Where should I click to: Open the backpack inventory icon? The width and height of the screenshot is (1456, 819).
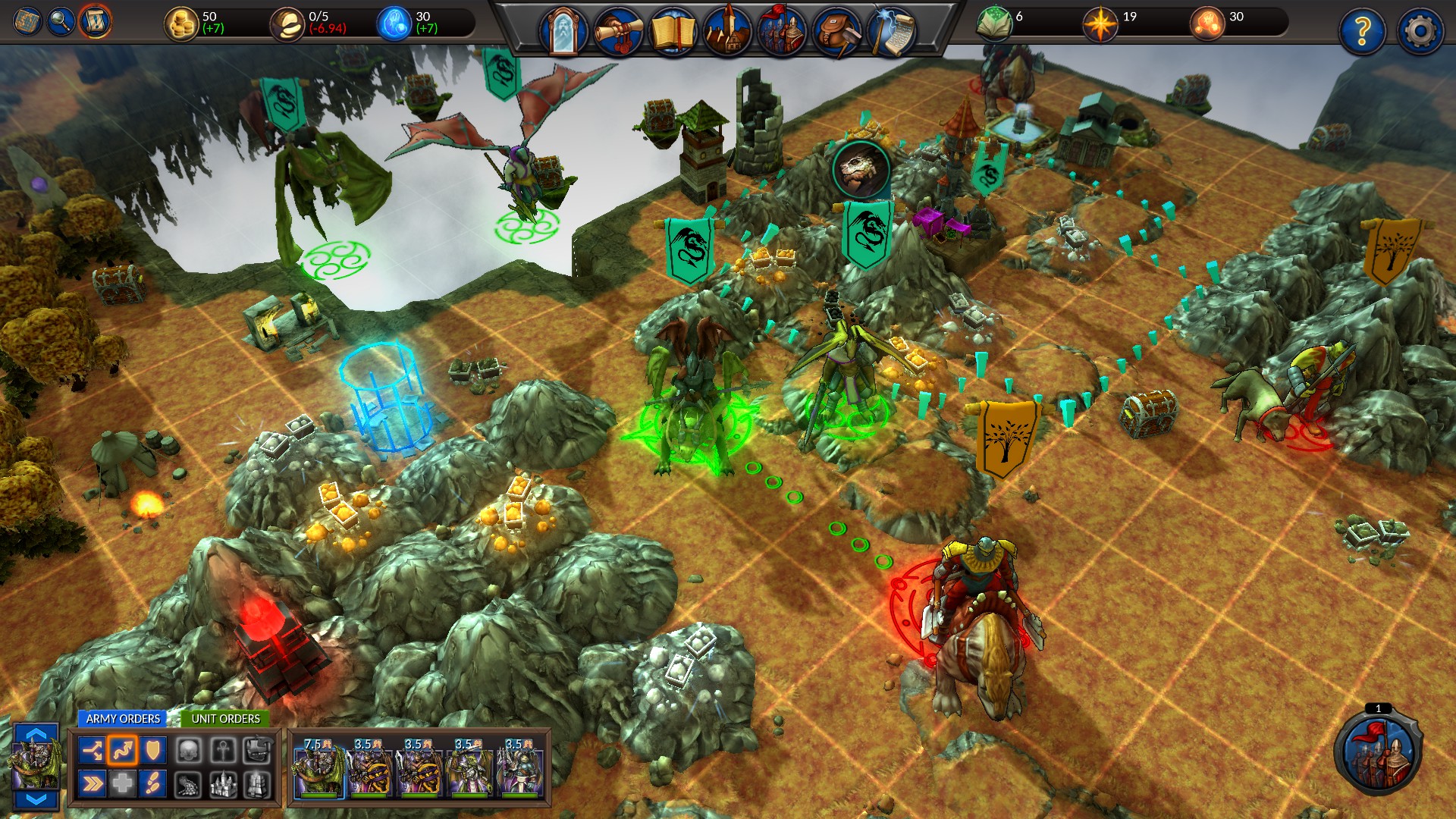tap(838, 30)
